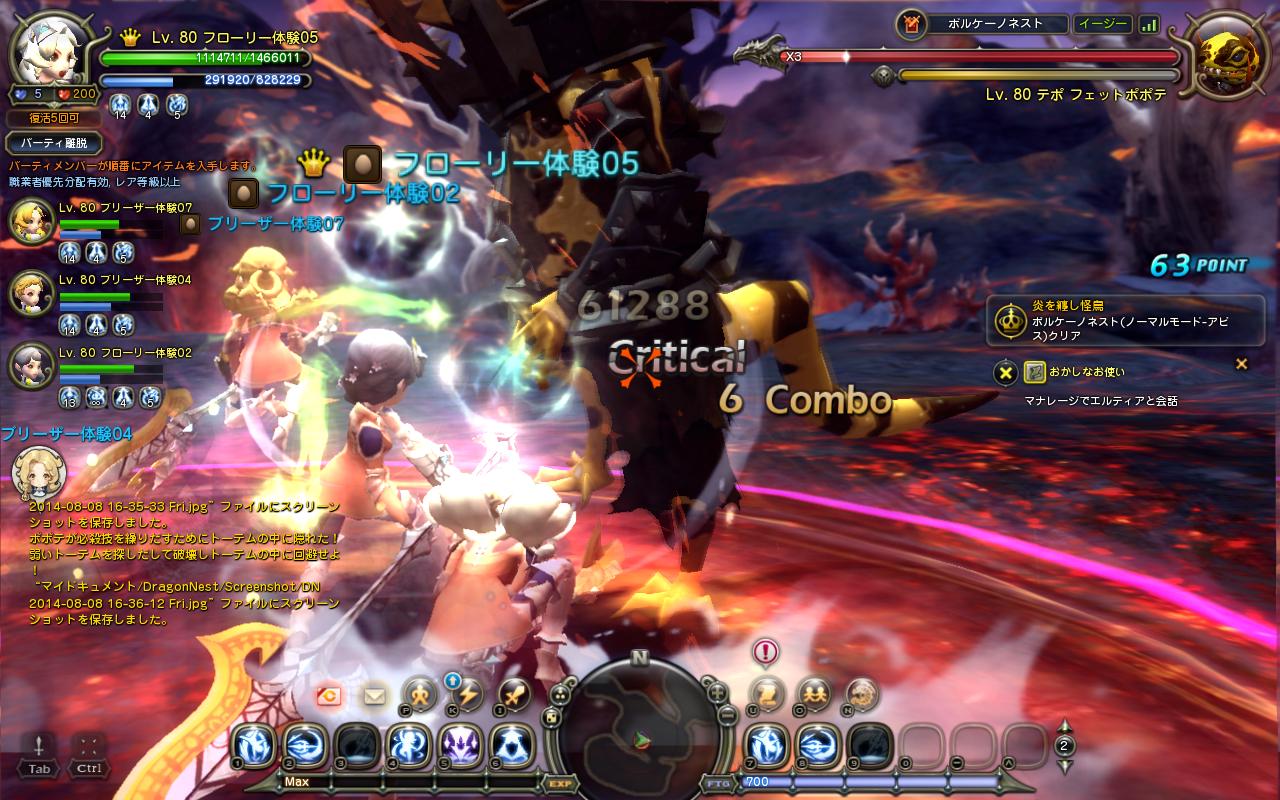Open the community two-figures icon

pyautogui.click(x=814, y=693)
